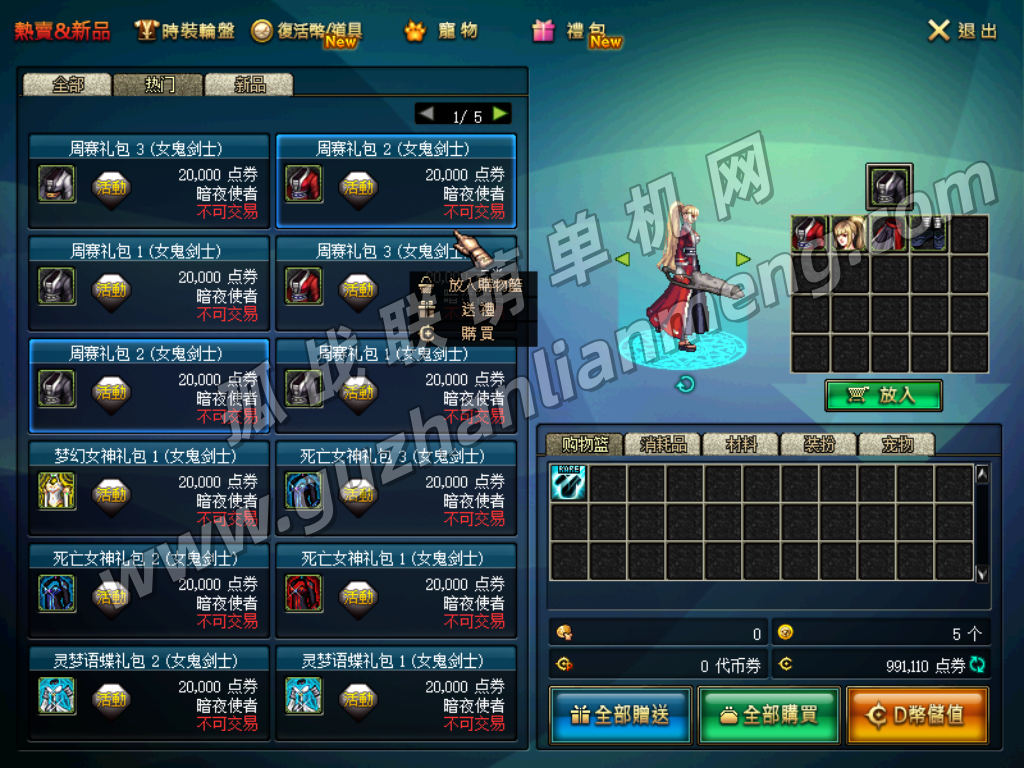
Task: Click the 全部購買 buy-all button
Action: click(x=768, y=715)
